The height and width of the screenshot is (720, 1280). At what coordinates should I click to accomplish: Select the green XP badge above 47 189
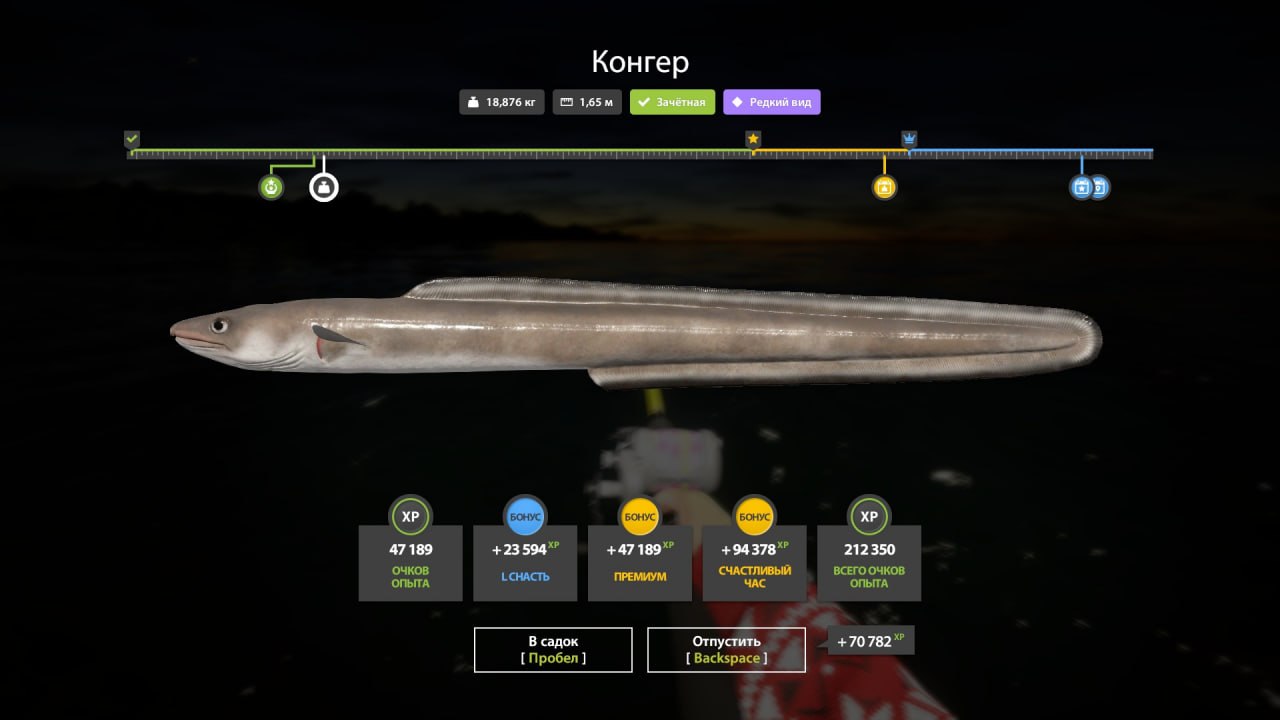410,516
